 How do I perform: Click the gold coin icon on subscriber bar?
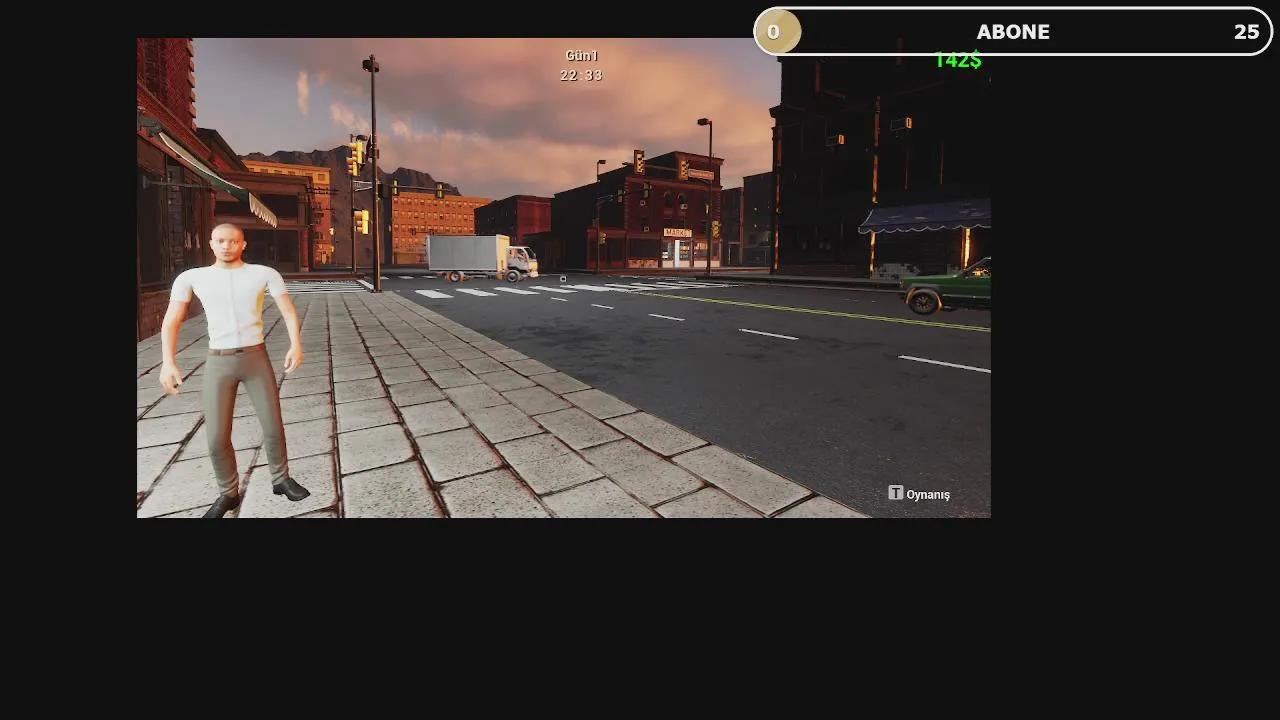point(778,31)
